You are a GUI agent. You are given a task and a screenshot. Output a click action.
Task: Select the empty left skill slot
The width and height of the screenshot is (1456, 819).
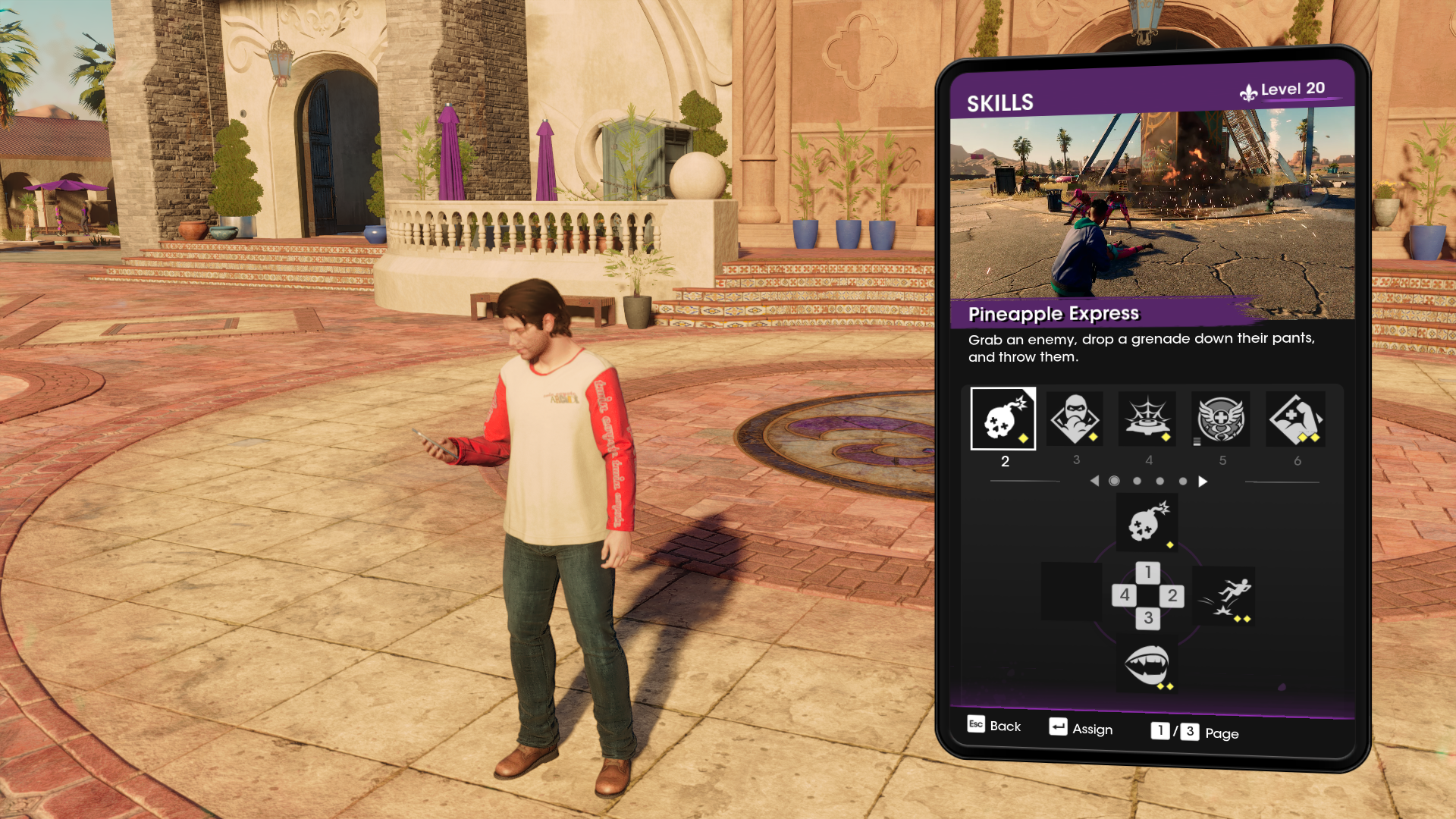click(1071, 591)
